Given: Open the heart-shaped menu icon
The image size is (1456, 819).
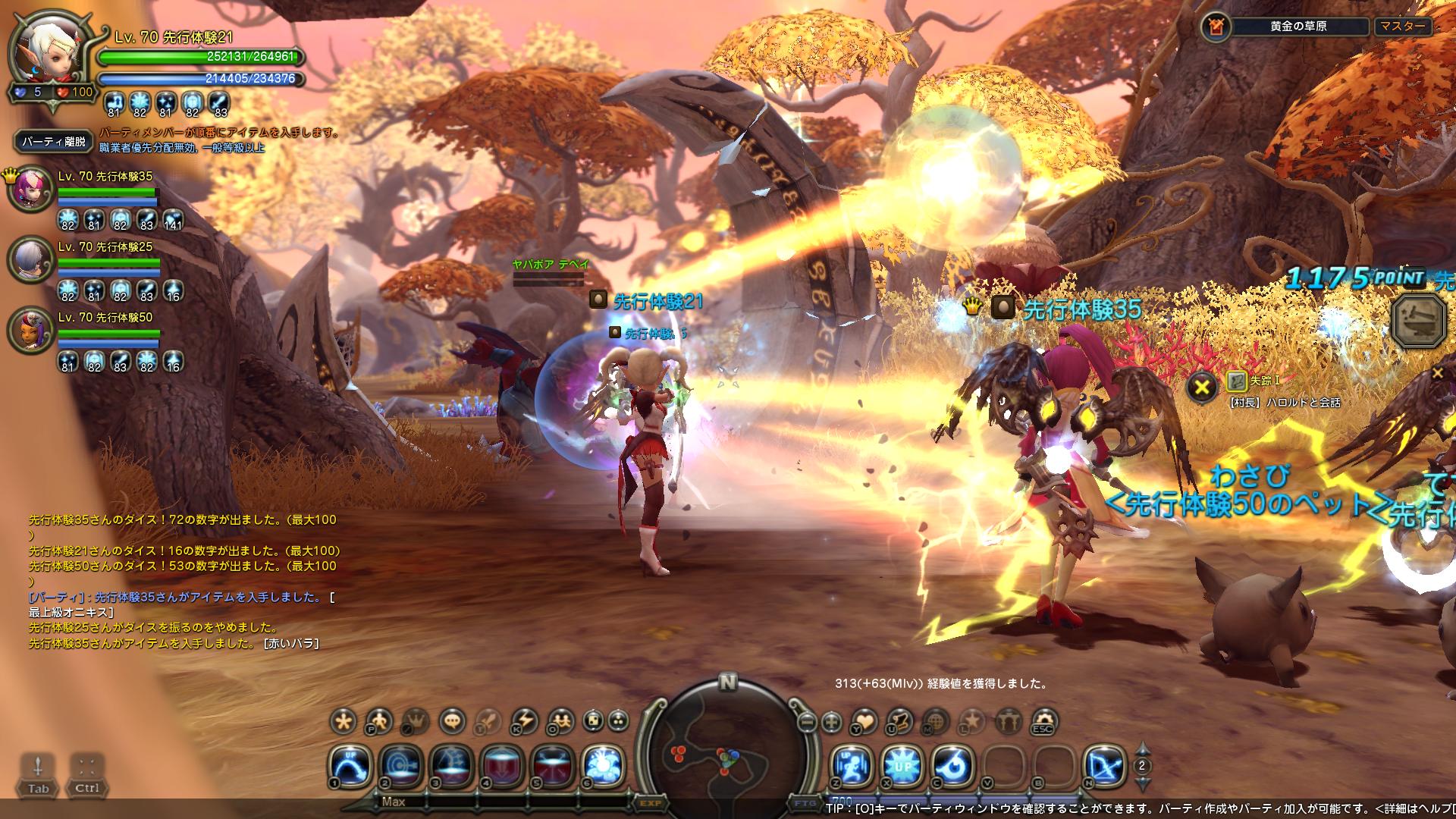Looking at the screenshot, I should tap(865, 721).
